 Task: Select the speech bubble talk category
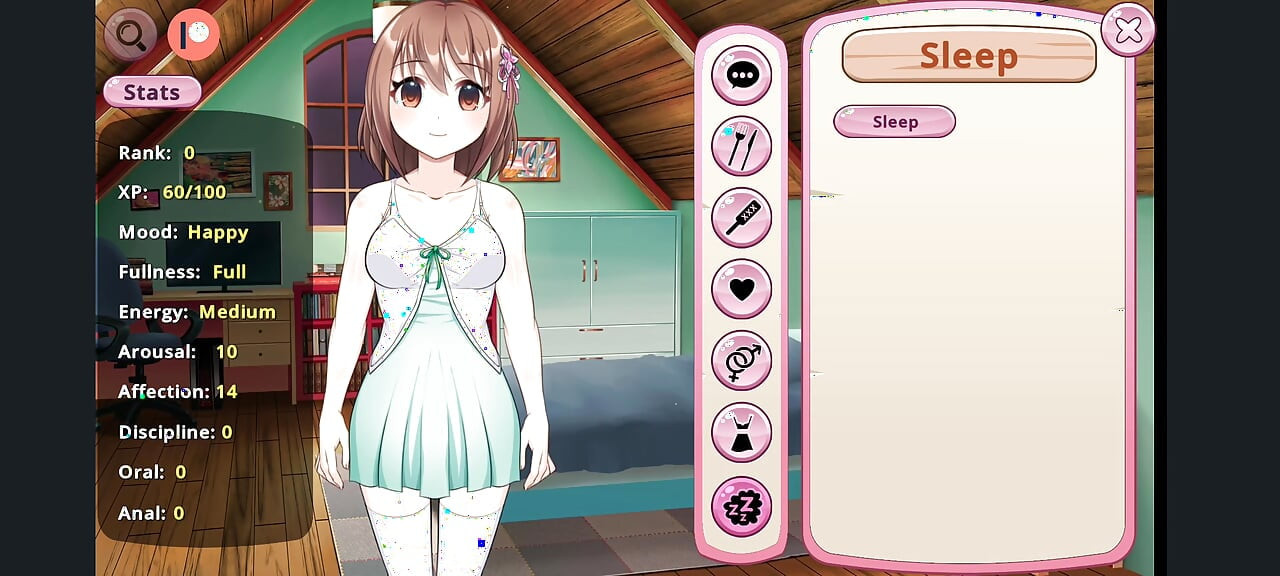741,75
